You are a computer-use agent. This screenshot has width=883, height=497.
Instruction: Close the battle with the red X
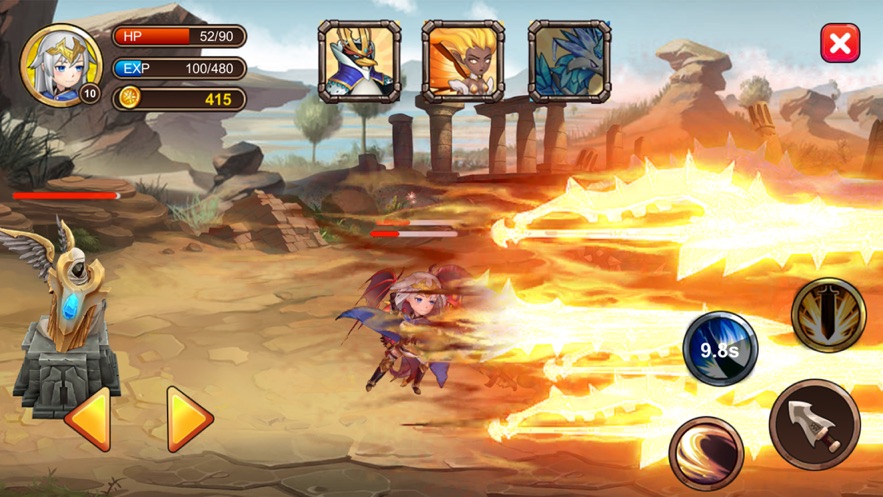(840, 44)
